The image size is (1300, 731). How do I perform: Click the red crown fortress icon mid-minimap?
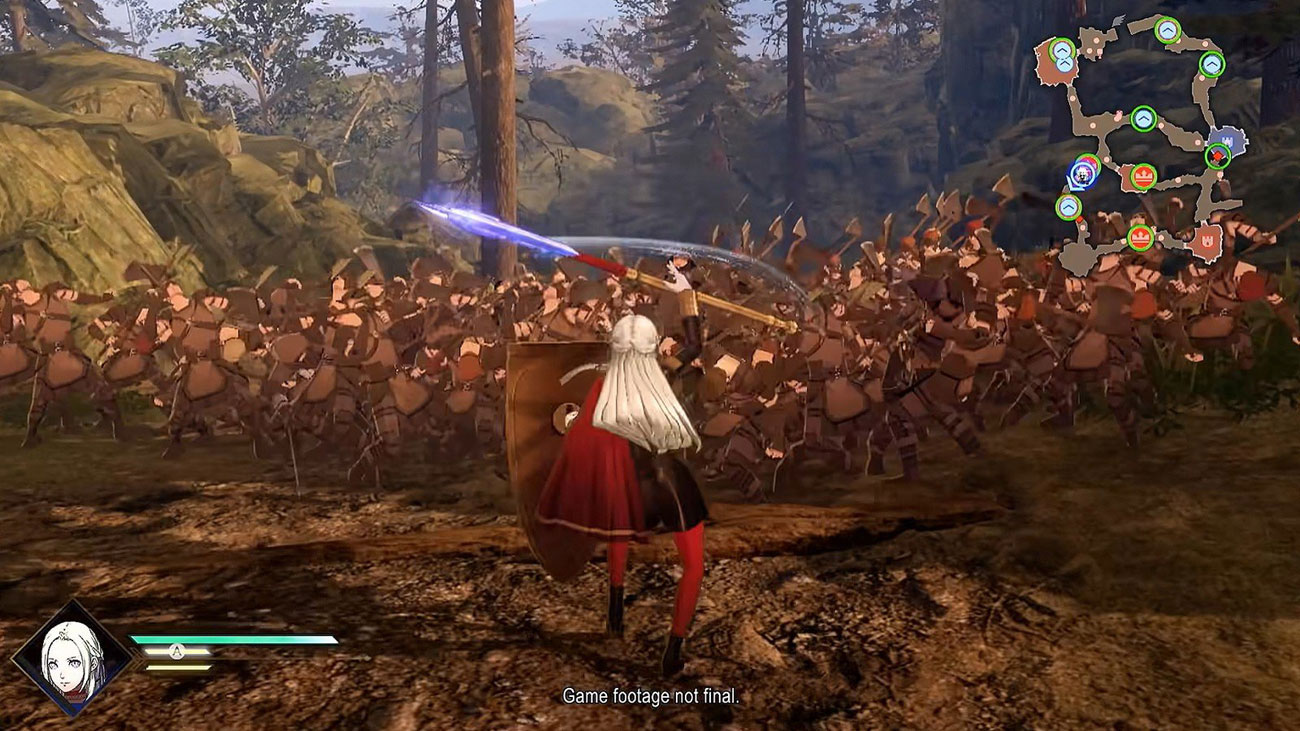(1143, 176)
